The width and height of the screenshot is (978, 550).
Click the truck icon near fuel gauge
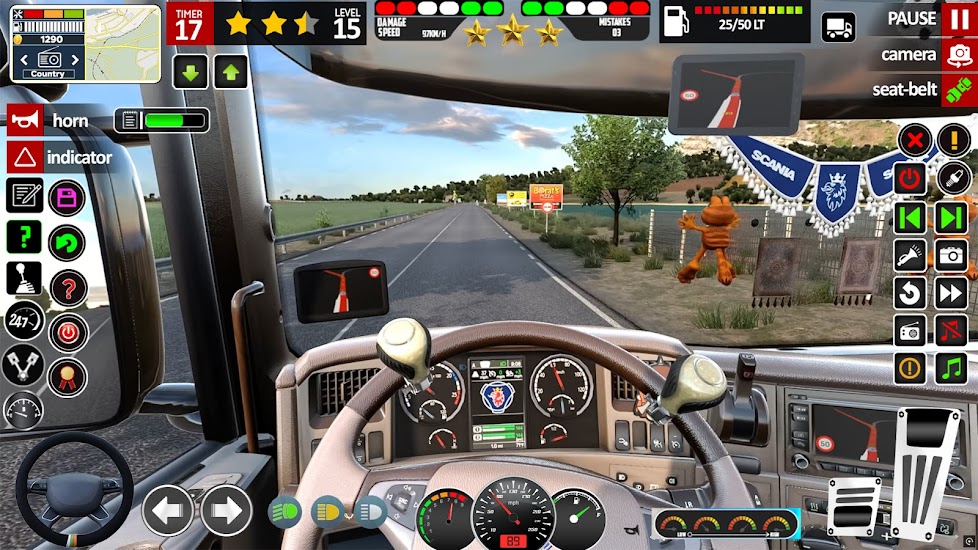tap(838, 27)
